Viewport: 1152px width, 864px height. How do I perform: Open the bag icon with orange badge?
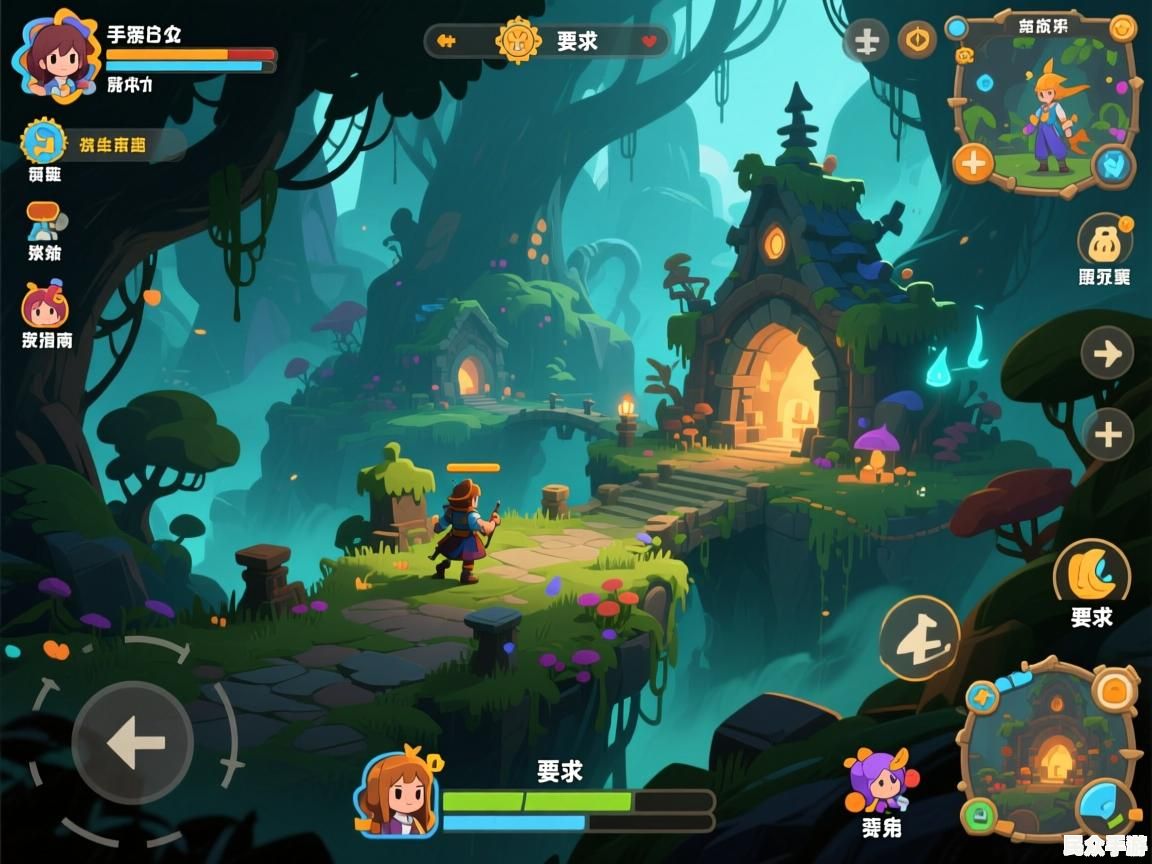pyautogui.click(x=1105, y=241)
